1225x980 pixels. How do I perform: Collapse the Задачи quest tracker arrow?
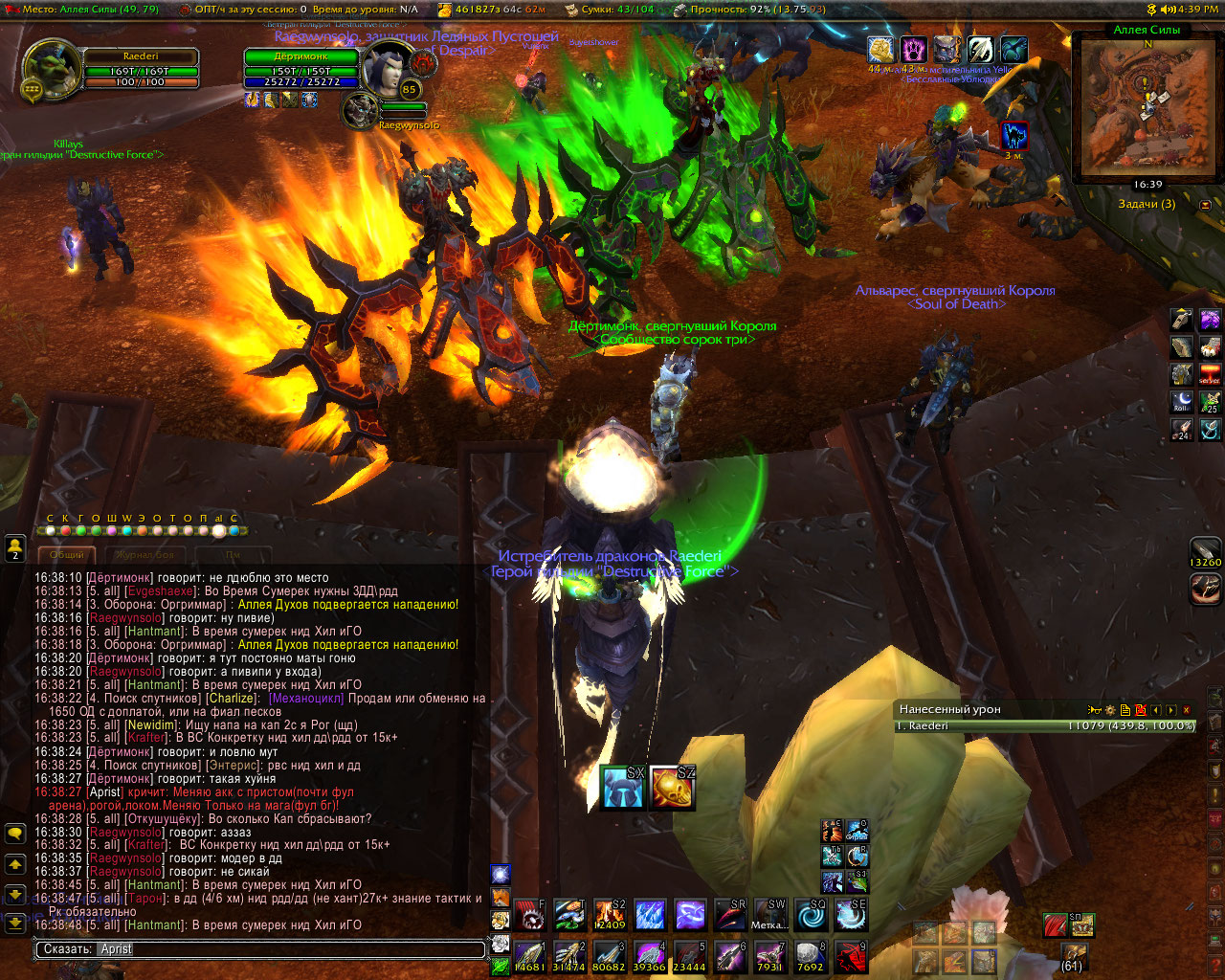point(1205,205)
